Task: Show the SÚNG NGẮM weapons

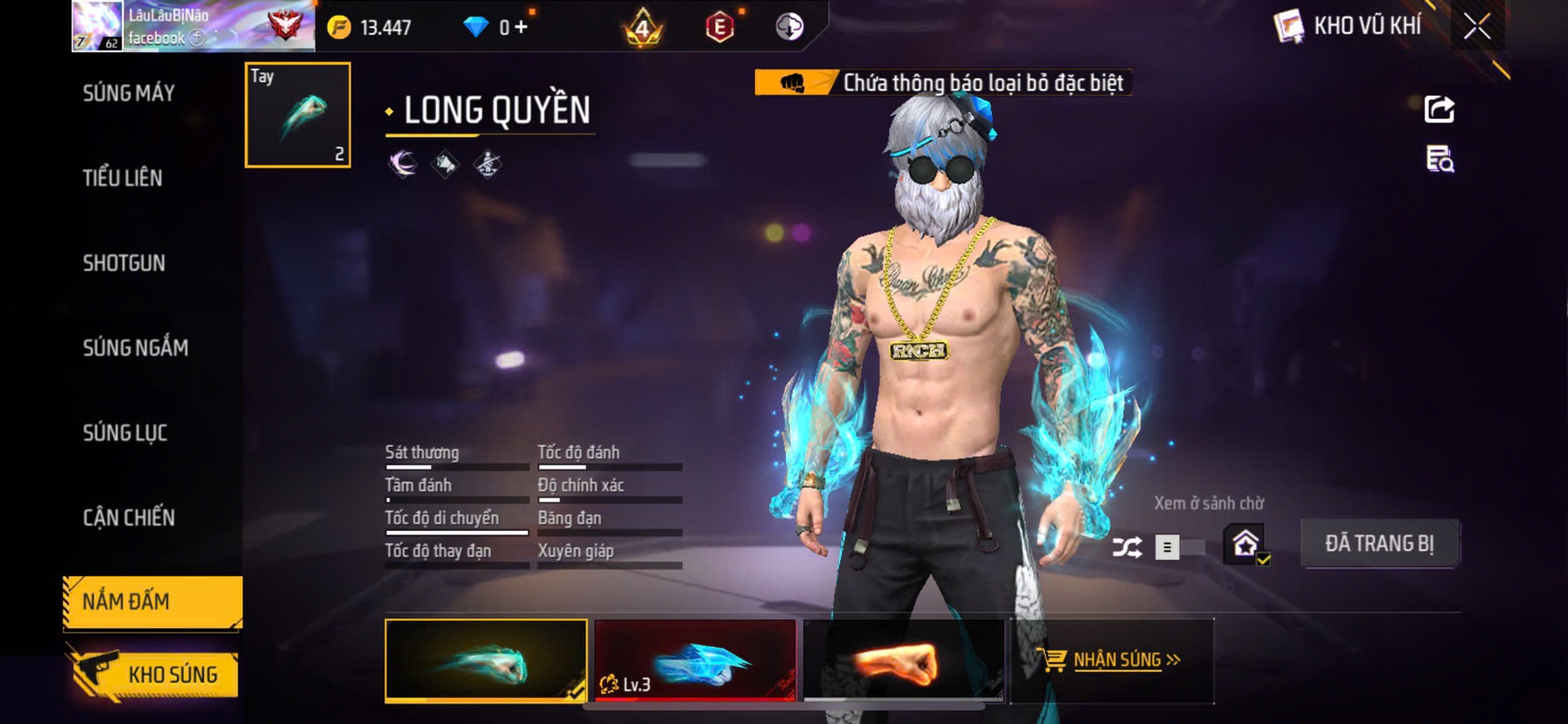Action: pos(135,348)
